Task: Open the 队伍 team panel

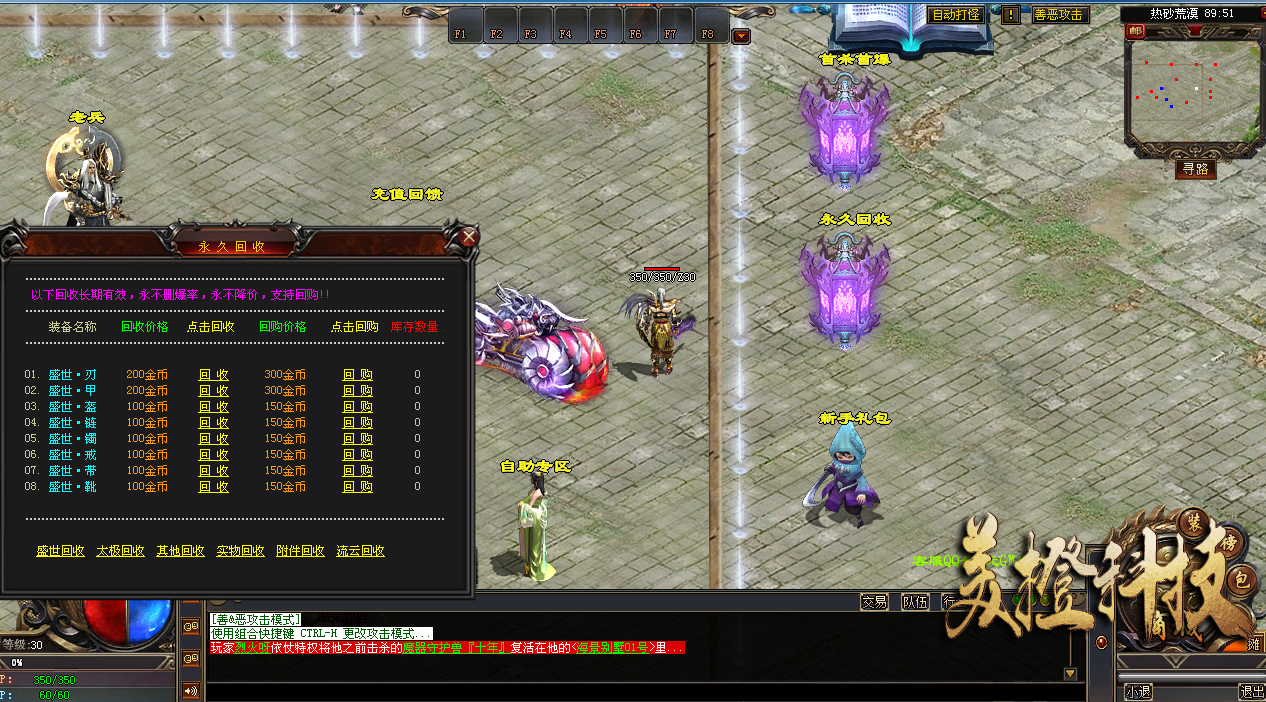Action: point(915,602)
